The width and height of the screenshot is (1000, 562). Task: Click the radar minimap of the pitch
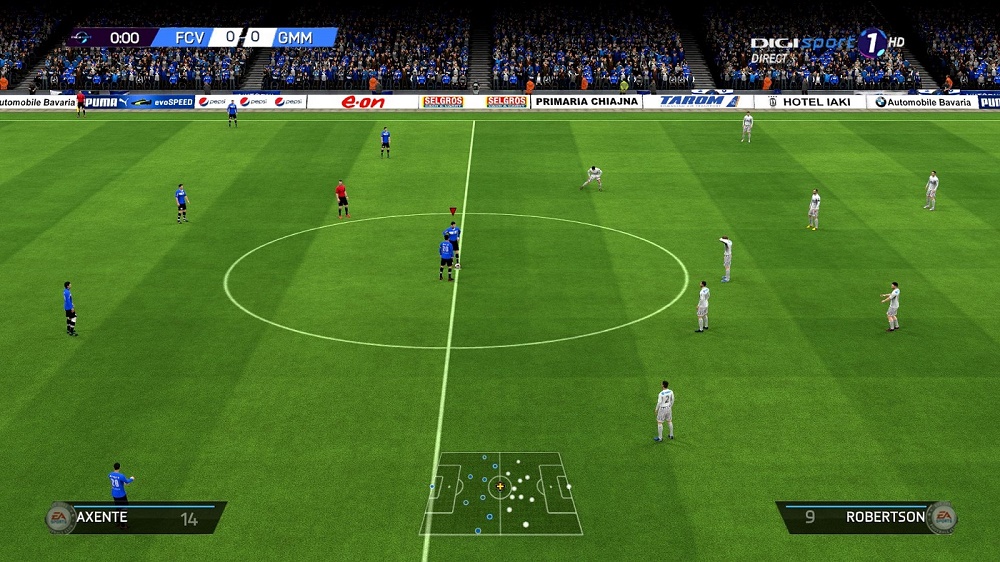[x=500, y=492]
